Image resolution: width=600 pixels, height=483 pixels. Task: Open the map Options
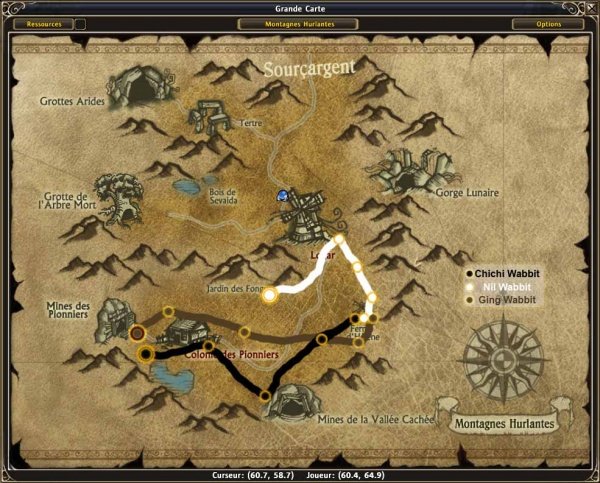548,24
